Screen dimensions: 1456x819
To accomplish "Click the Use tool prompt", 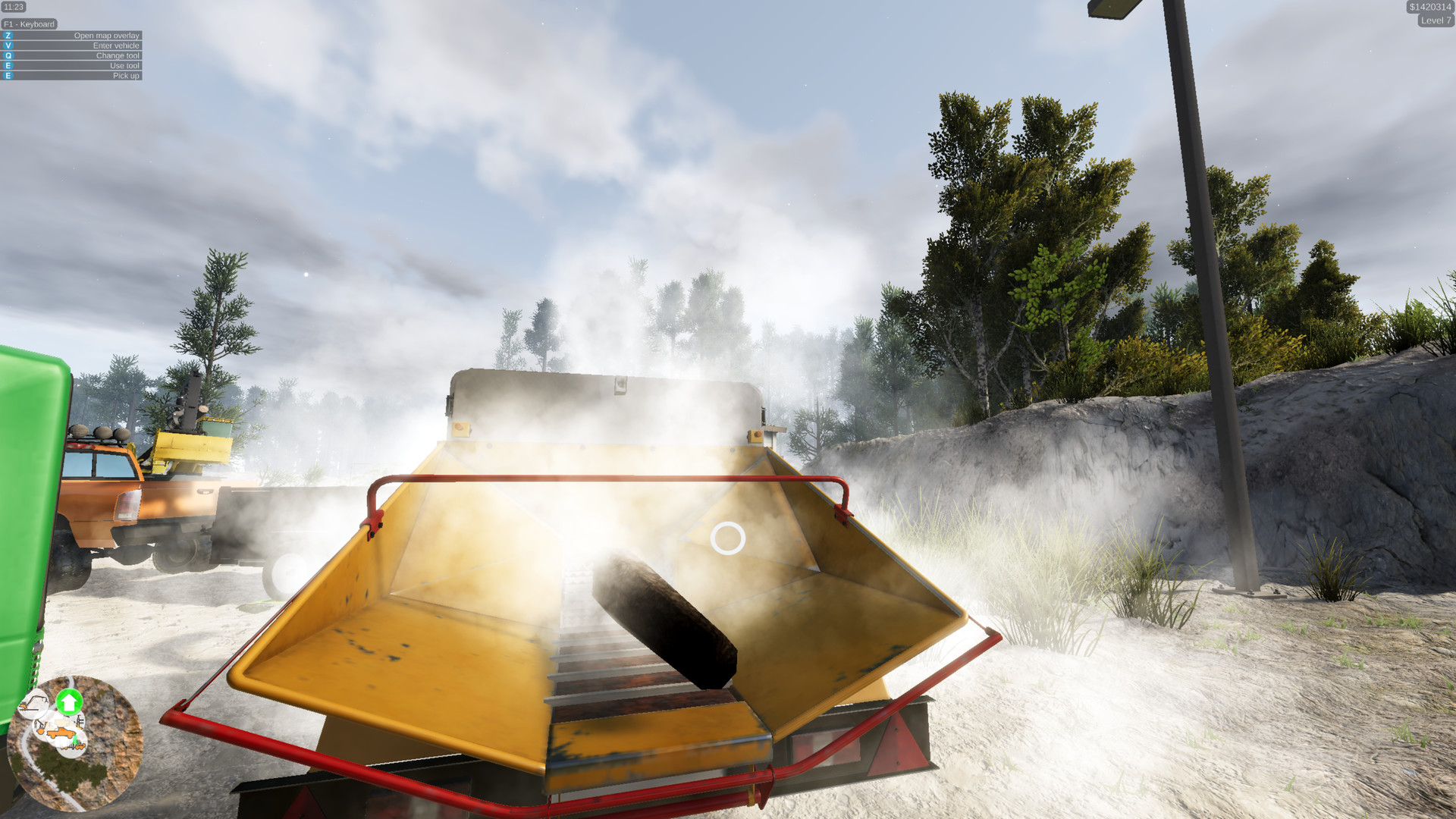I will [124, 65].
